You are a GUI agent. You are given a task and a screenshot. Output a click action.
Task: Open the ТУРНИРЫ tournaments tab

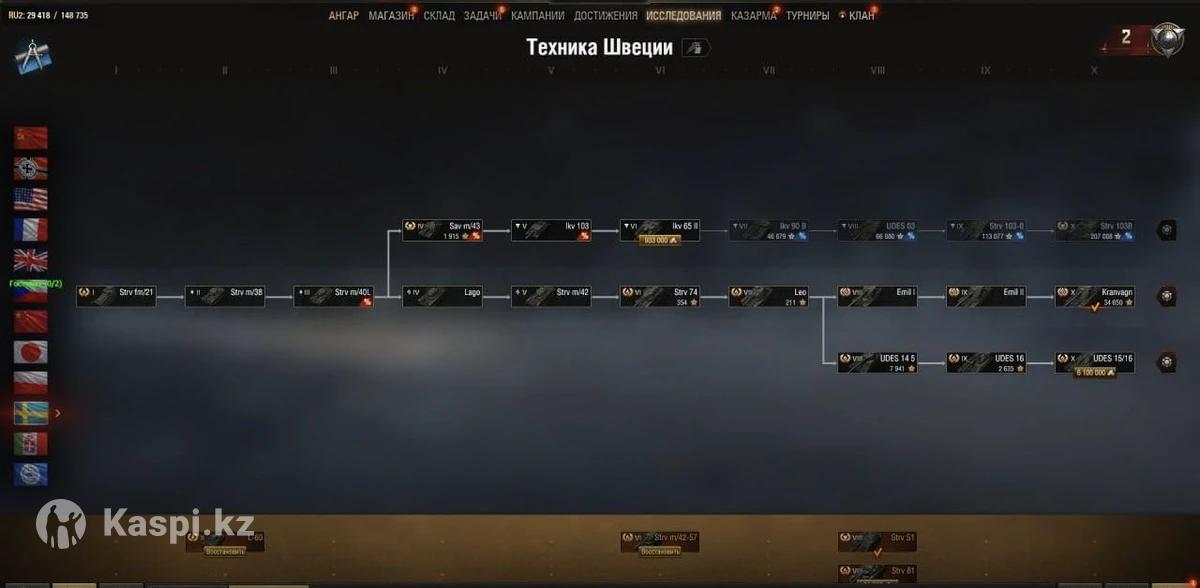[807, 16]
